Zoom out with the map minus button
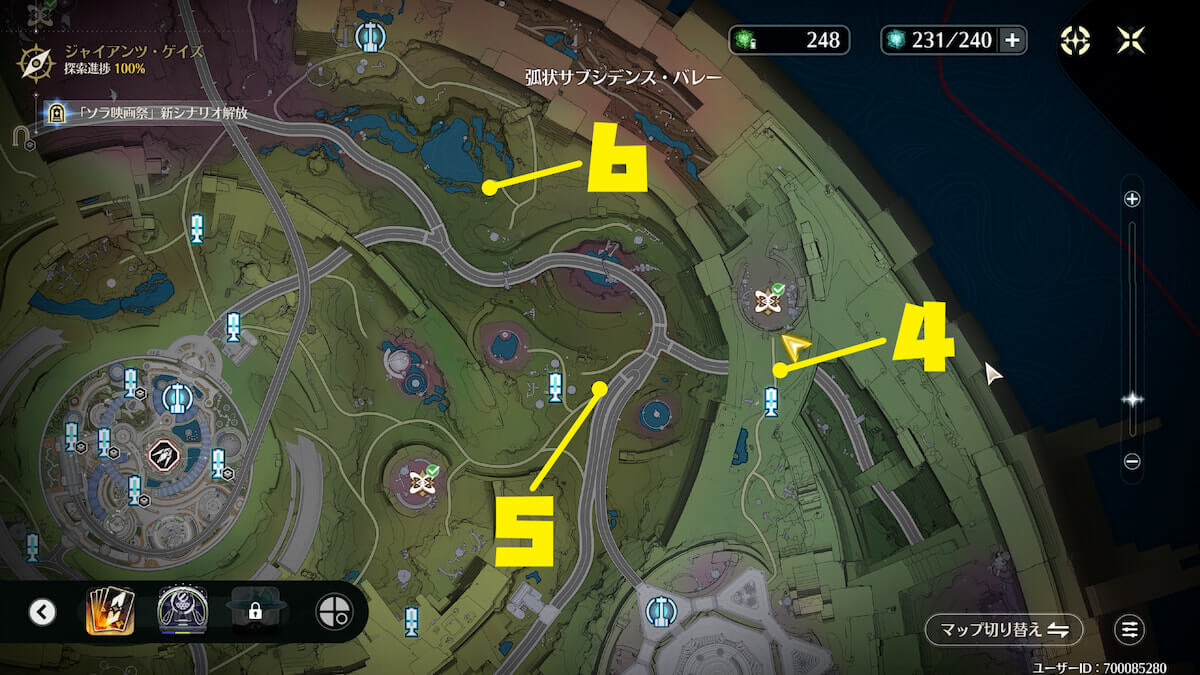1200x675 pixels. tap(1132, 461)
